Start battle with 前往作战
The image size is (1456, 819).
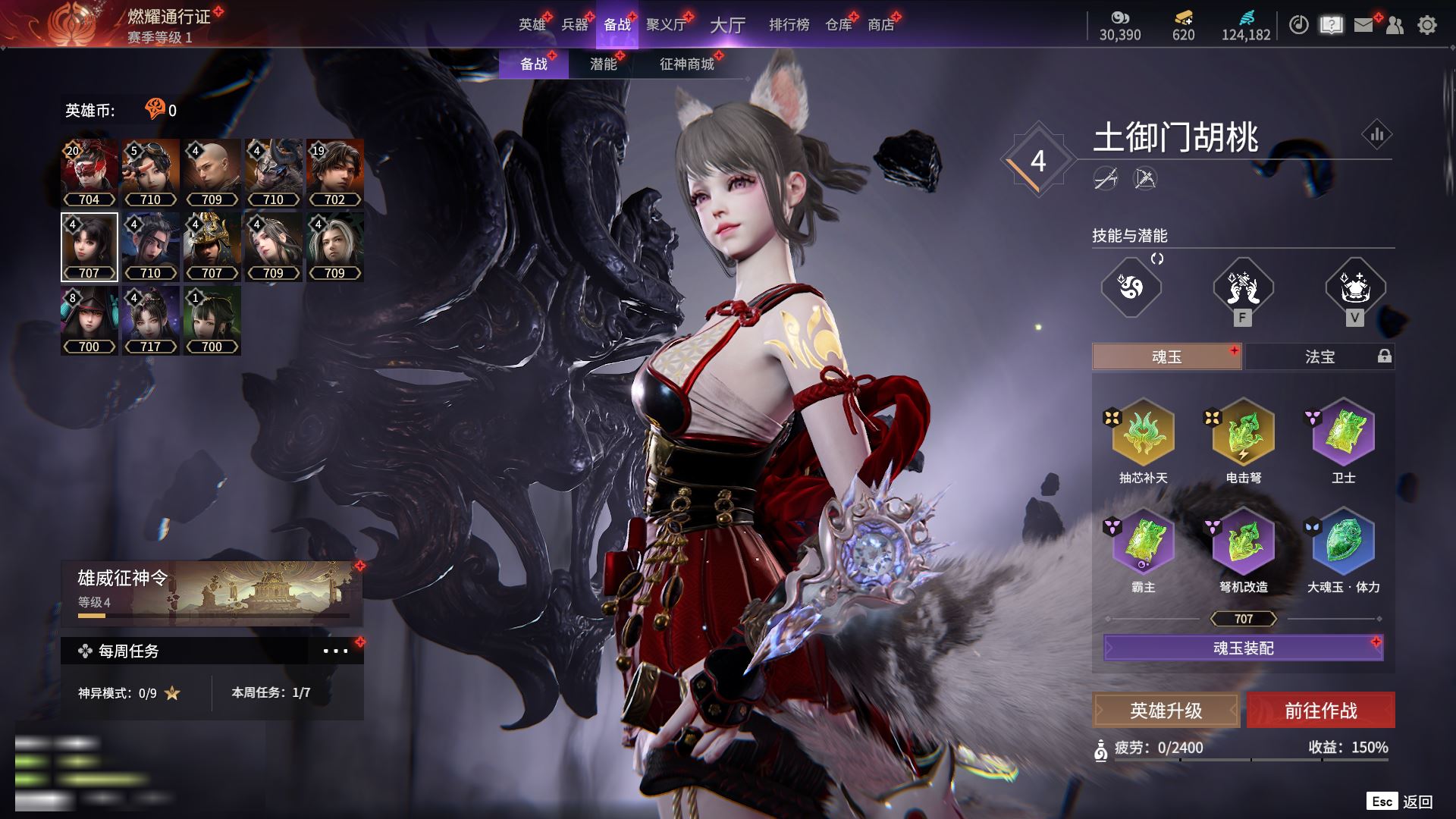(1320, 711)
